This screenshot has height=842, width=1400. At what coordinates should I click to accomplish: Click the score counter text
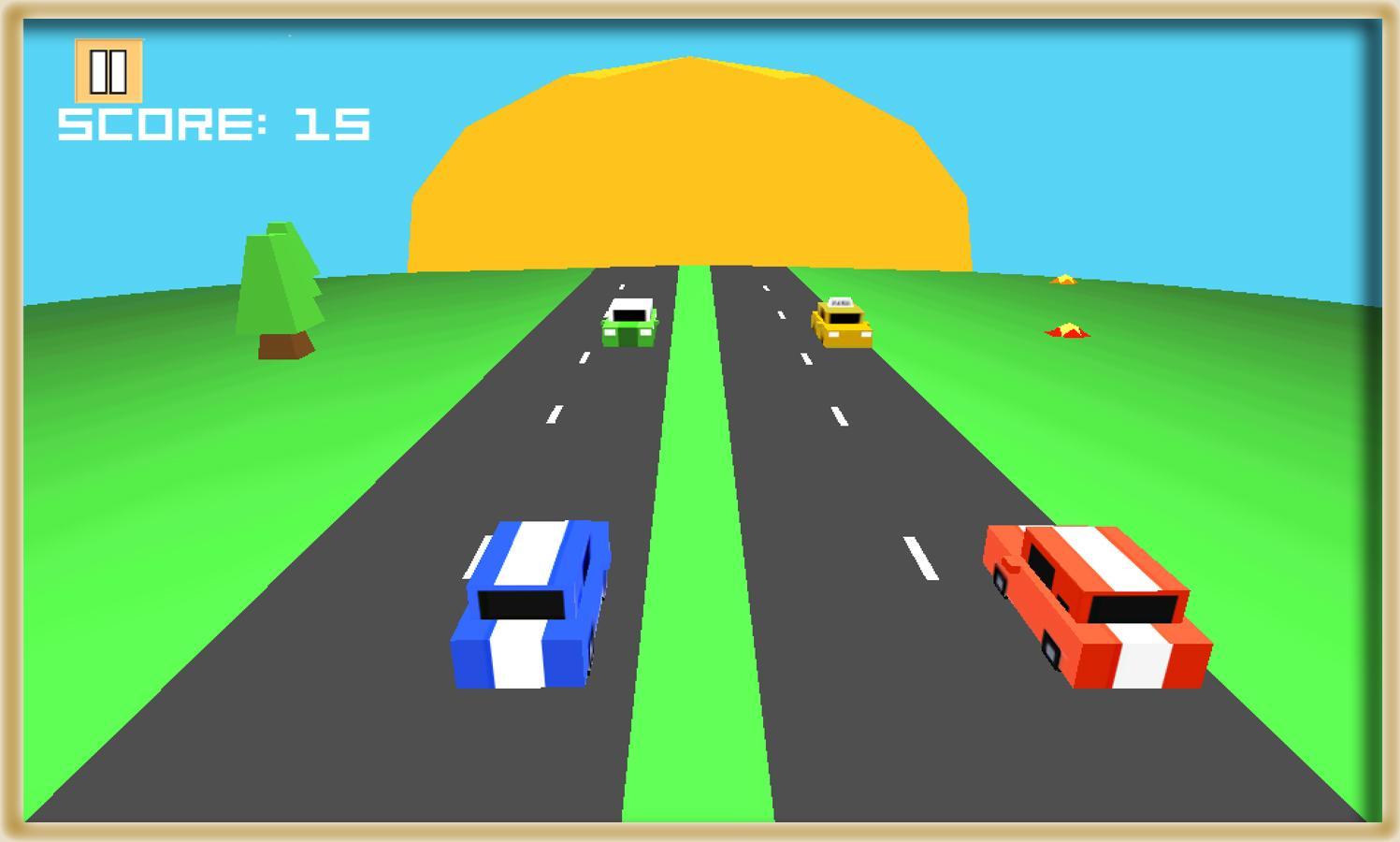coord(213,123)
